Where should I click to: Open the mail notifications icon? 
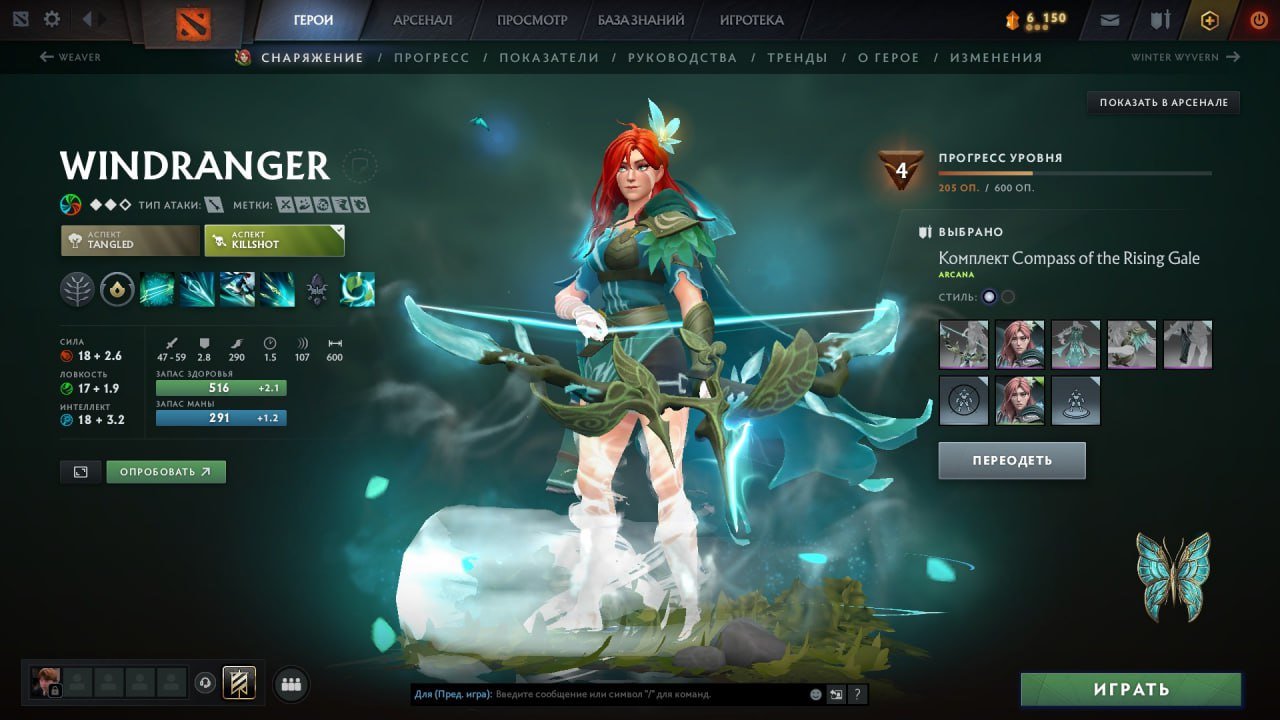(1108, 18)
